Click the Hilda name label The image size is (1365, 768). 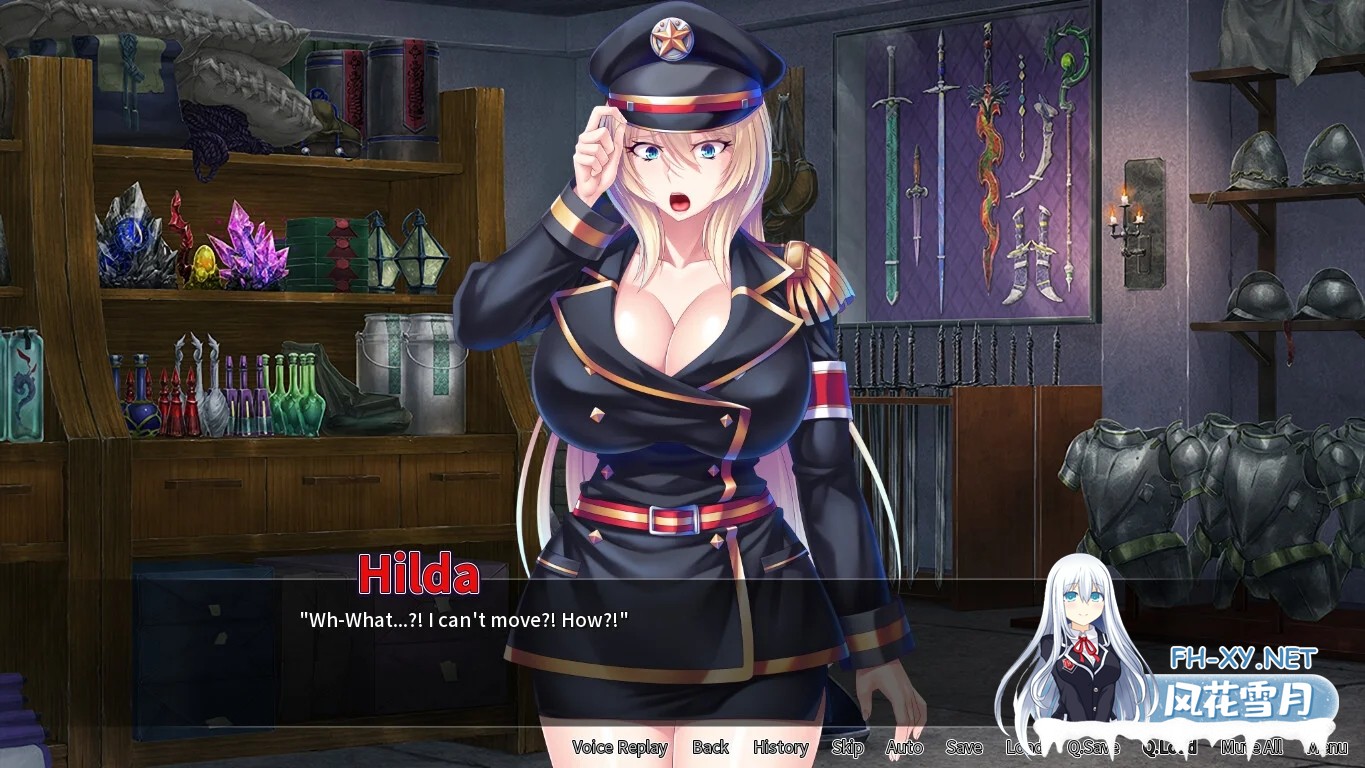419,574
